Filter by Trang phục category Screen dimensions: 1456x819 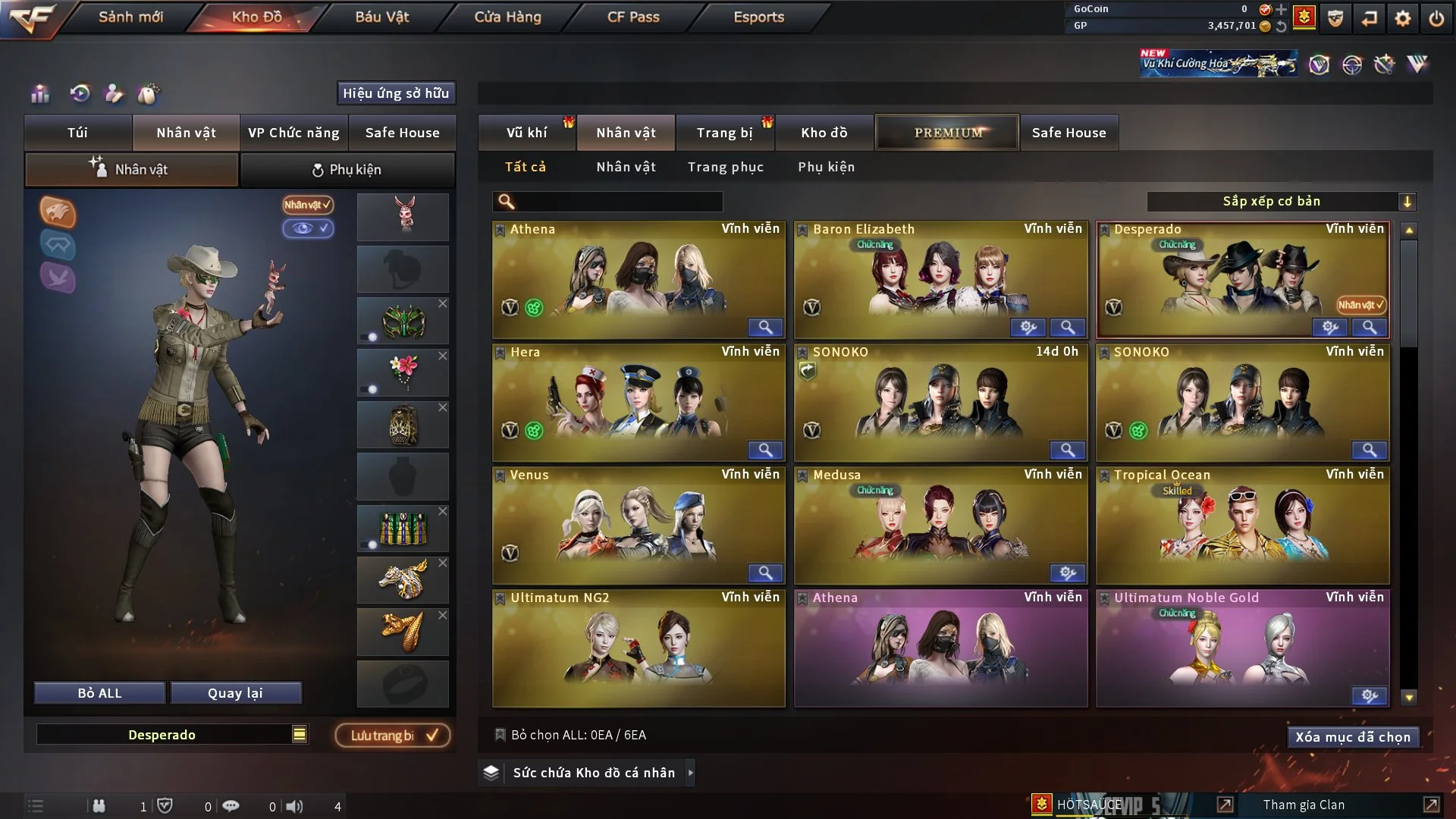coord(725,167)
